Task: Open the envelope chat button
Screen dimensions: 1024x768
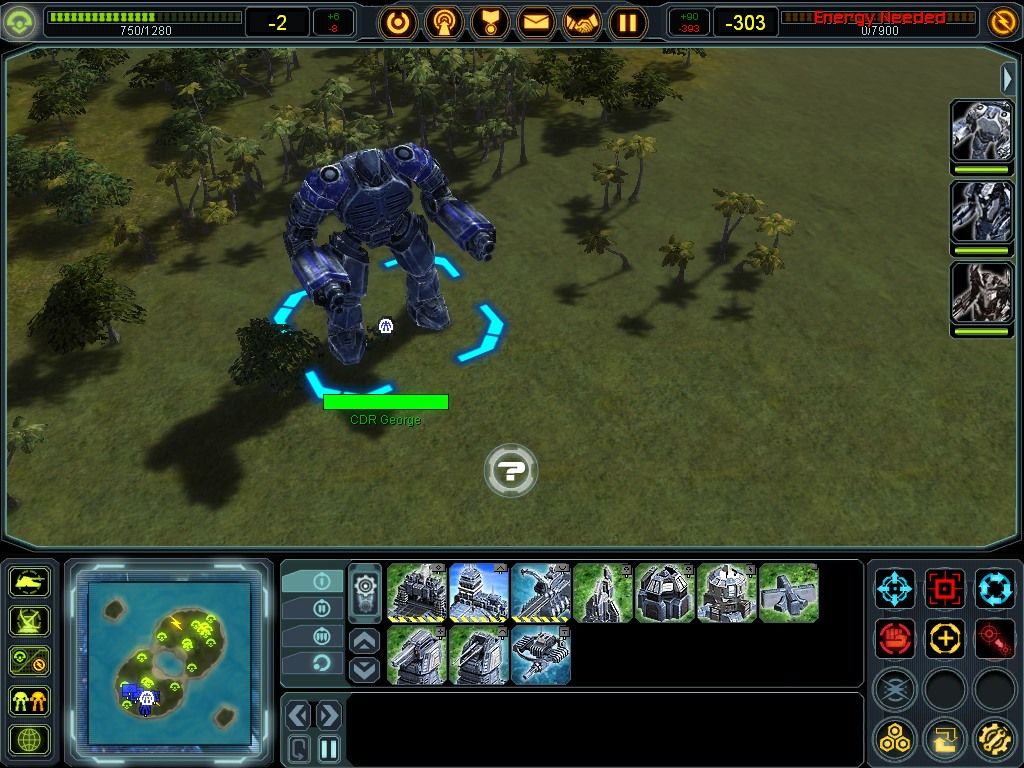Action: [536, 22]
